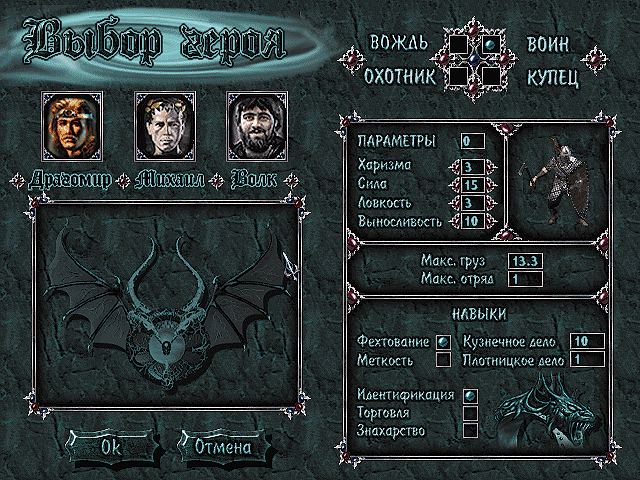
Task: Toggle the Идентификация skill checkbox
Action: click(470, 396)
